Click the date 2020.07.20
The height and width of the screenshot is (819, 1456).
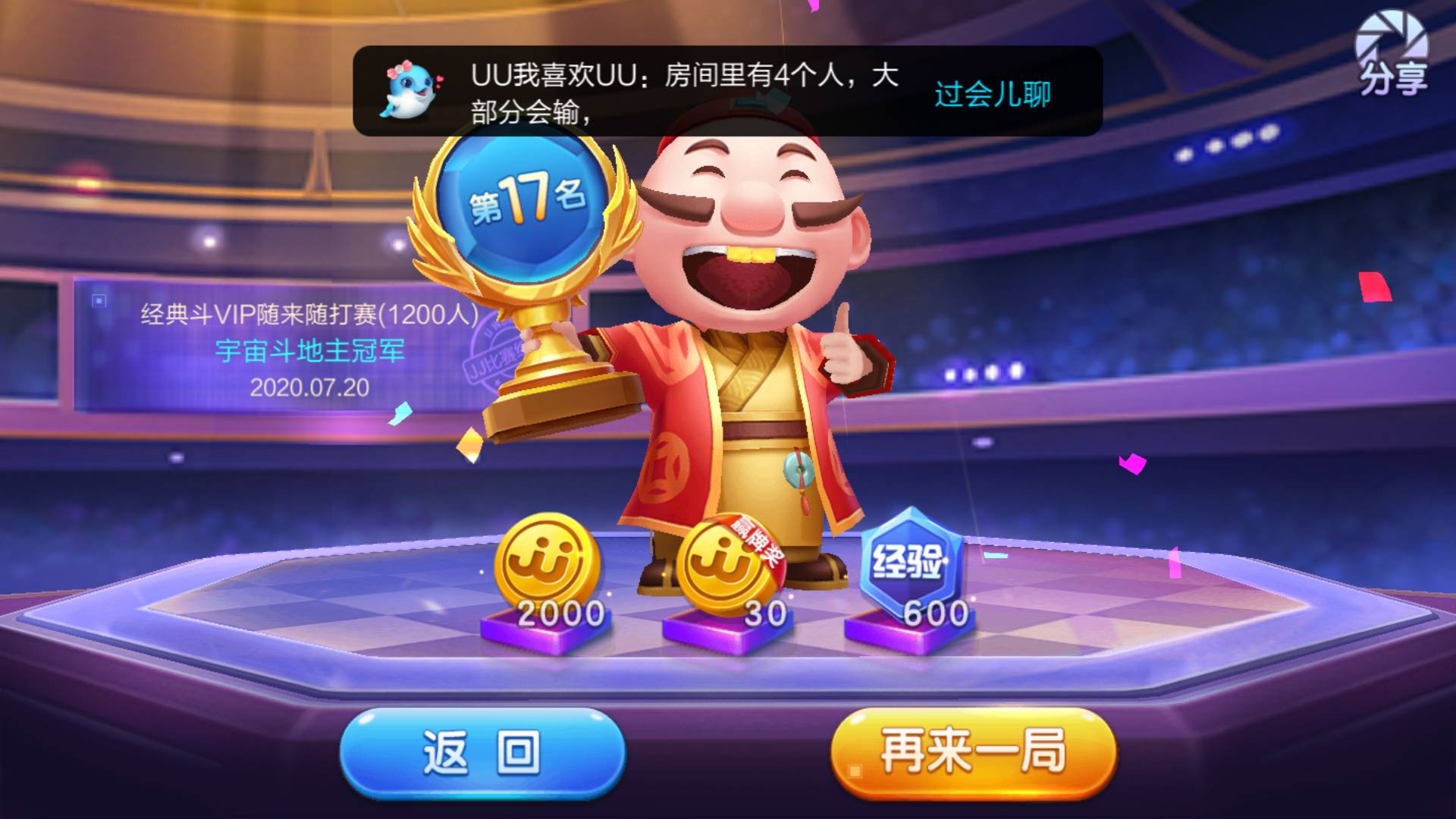(308, 387)
